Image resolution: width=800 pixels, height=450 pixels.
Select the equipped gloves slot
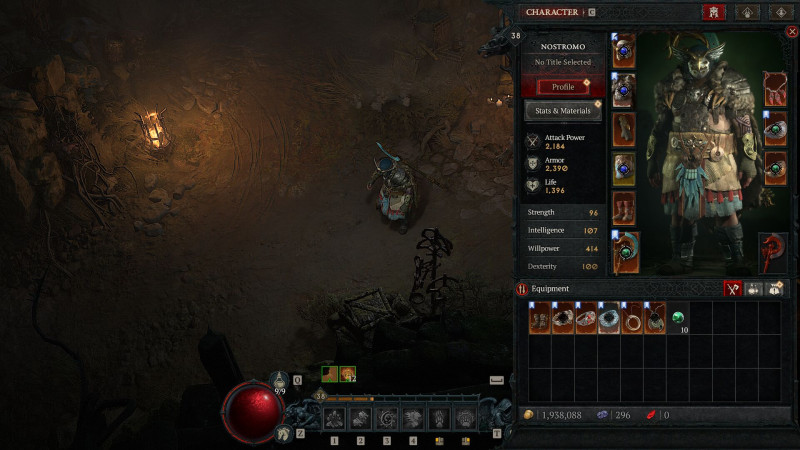pyautogui.click(x=624, y=130)
